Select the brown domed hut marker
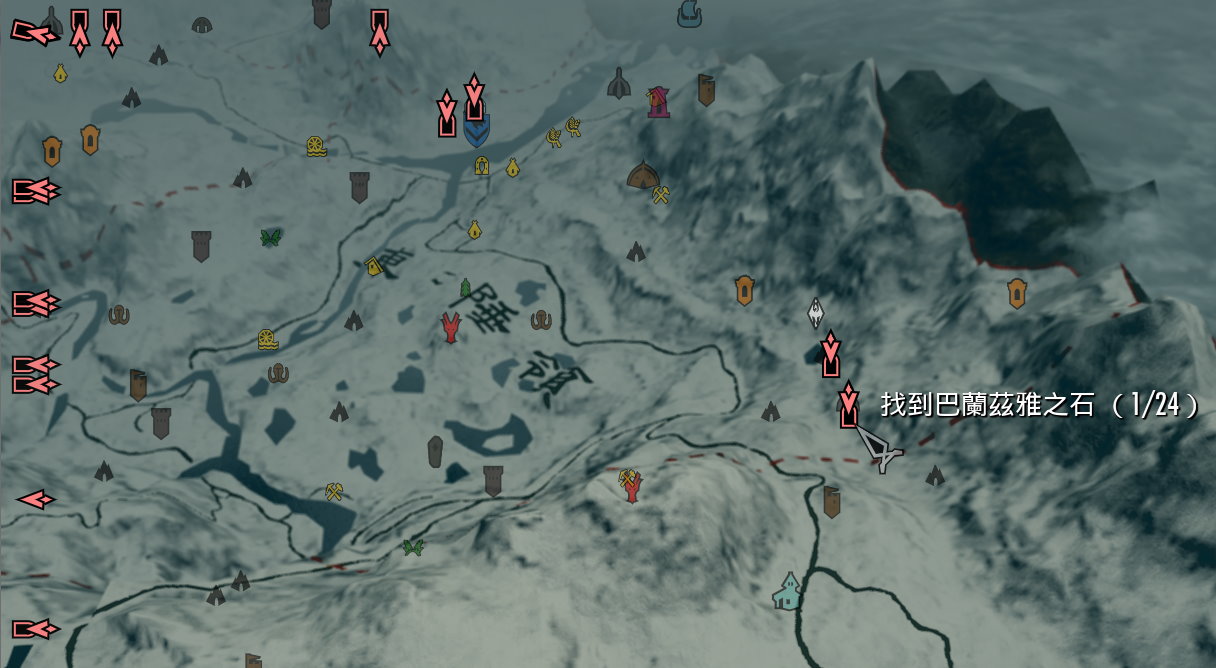1216x668 pixels. pos(642,176)
